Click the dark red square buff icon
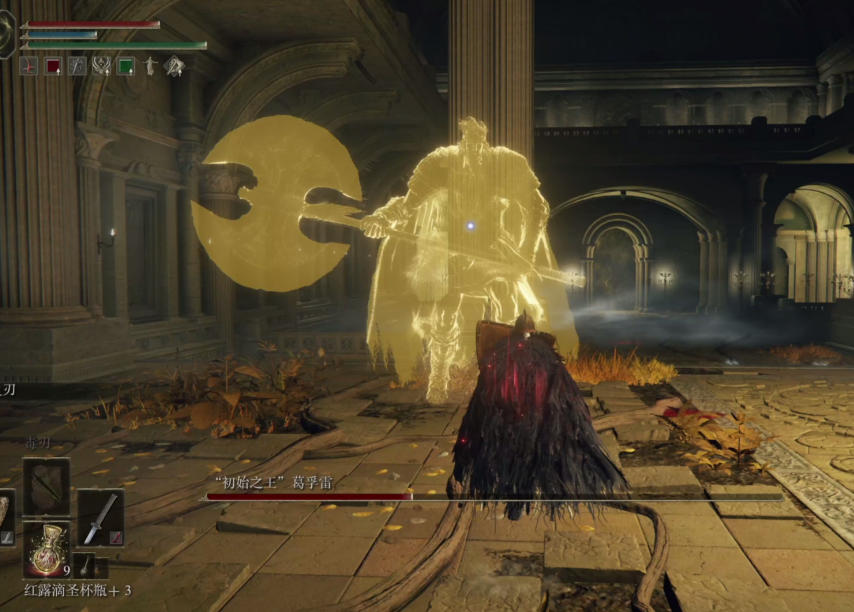 pos(53,66)
